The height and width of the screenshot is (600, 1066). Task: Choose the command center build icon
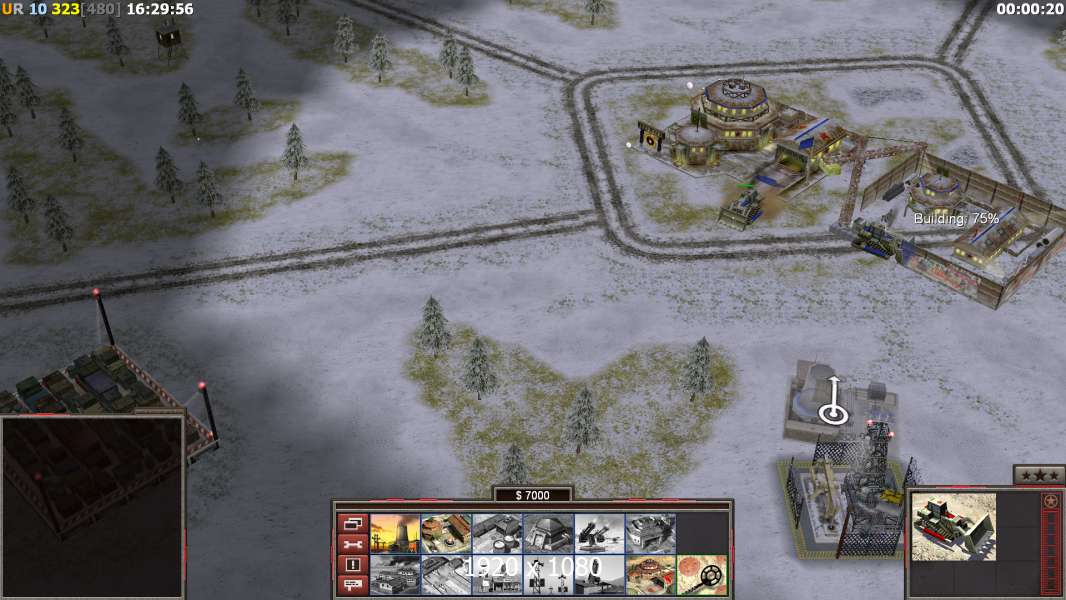(x=650, y=575)
